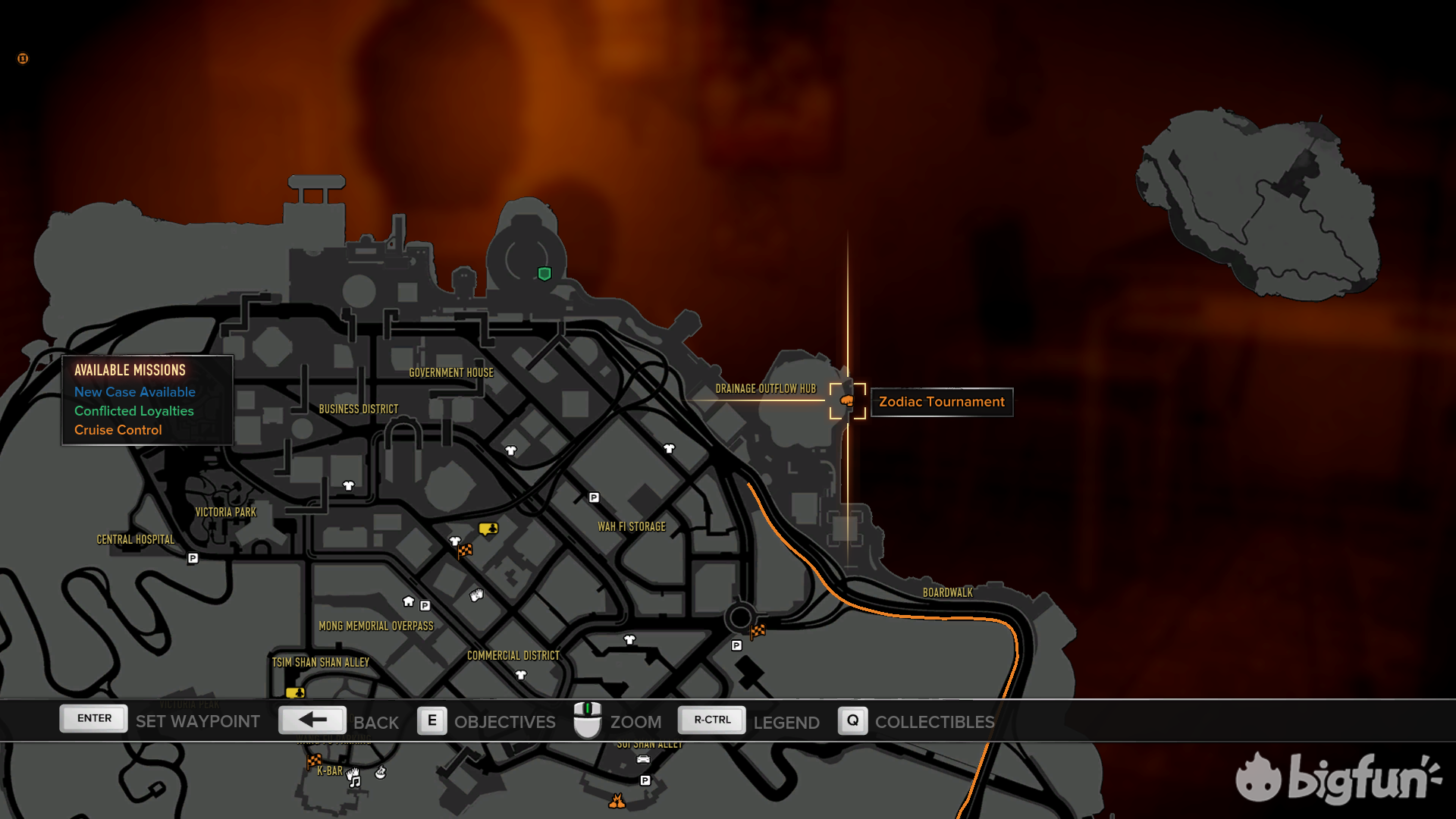Select the white car marker on the map

tap(643, 759)
